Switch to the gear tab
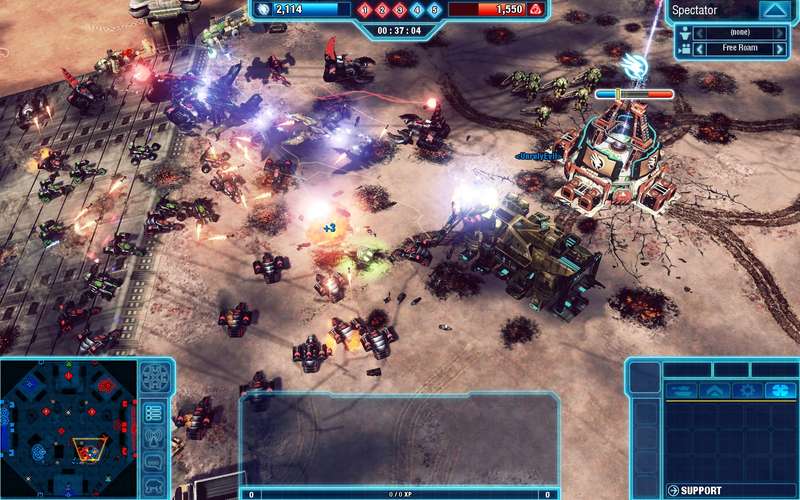 745,391
